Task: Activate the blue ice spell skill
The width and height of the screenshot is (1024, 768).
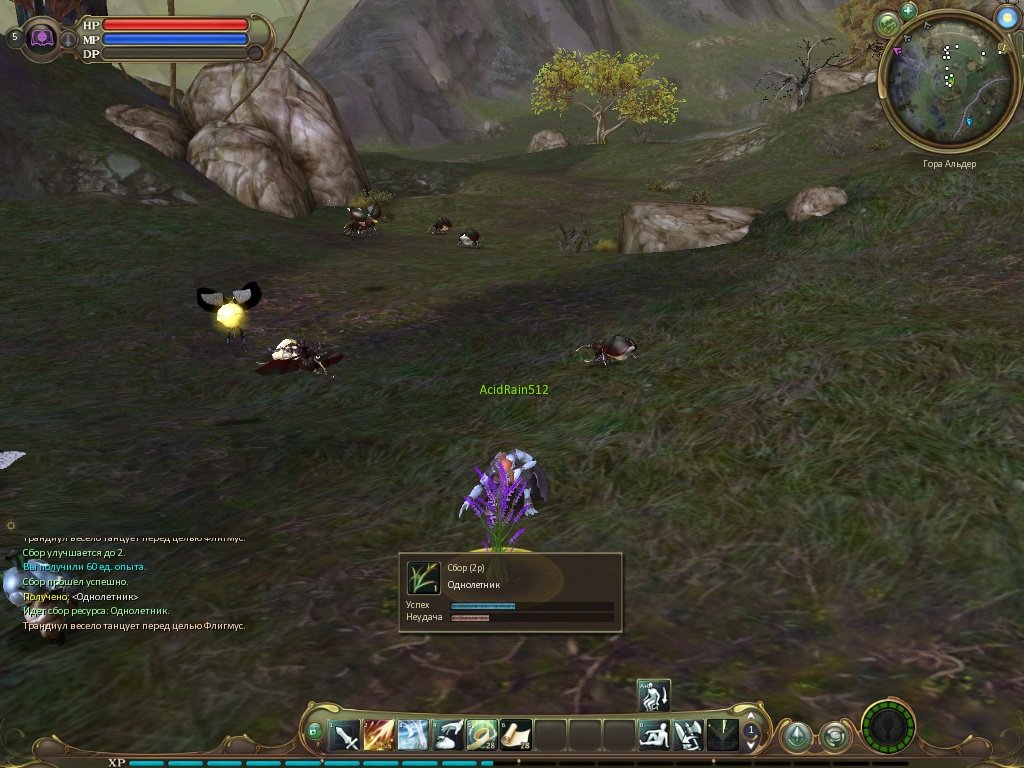Action: pyautogui.click(x=413, y=736)
